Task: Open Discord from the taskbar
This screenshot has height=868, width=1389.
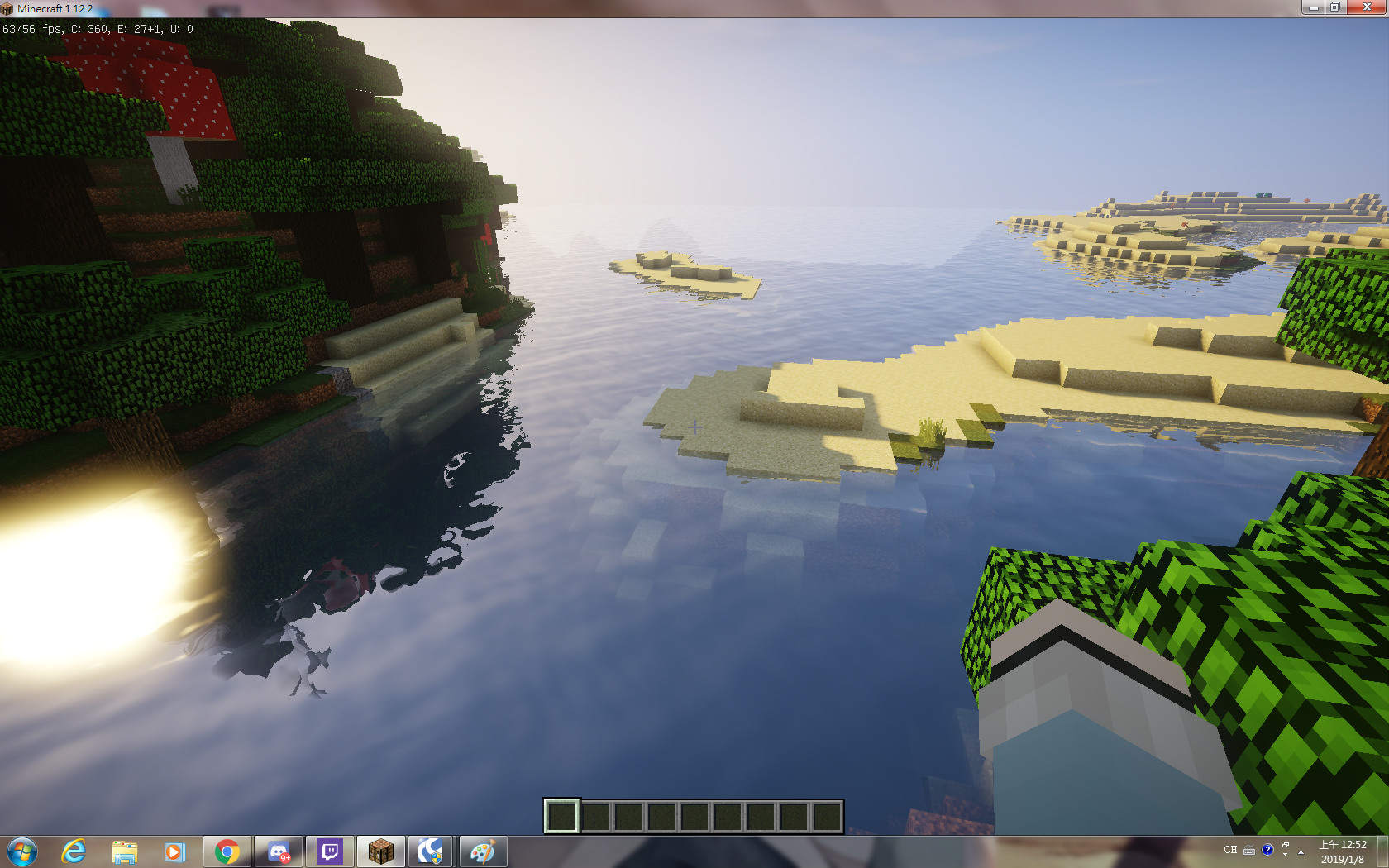Action: pos(278,850)
